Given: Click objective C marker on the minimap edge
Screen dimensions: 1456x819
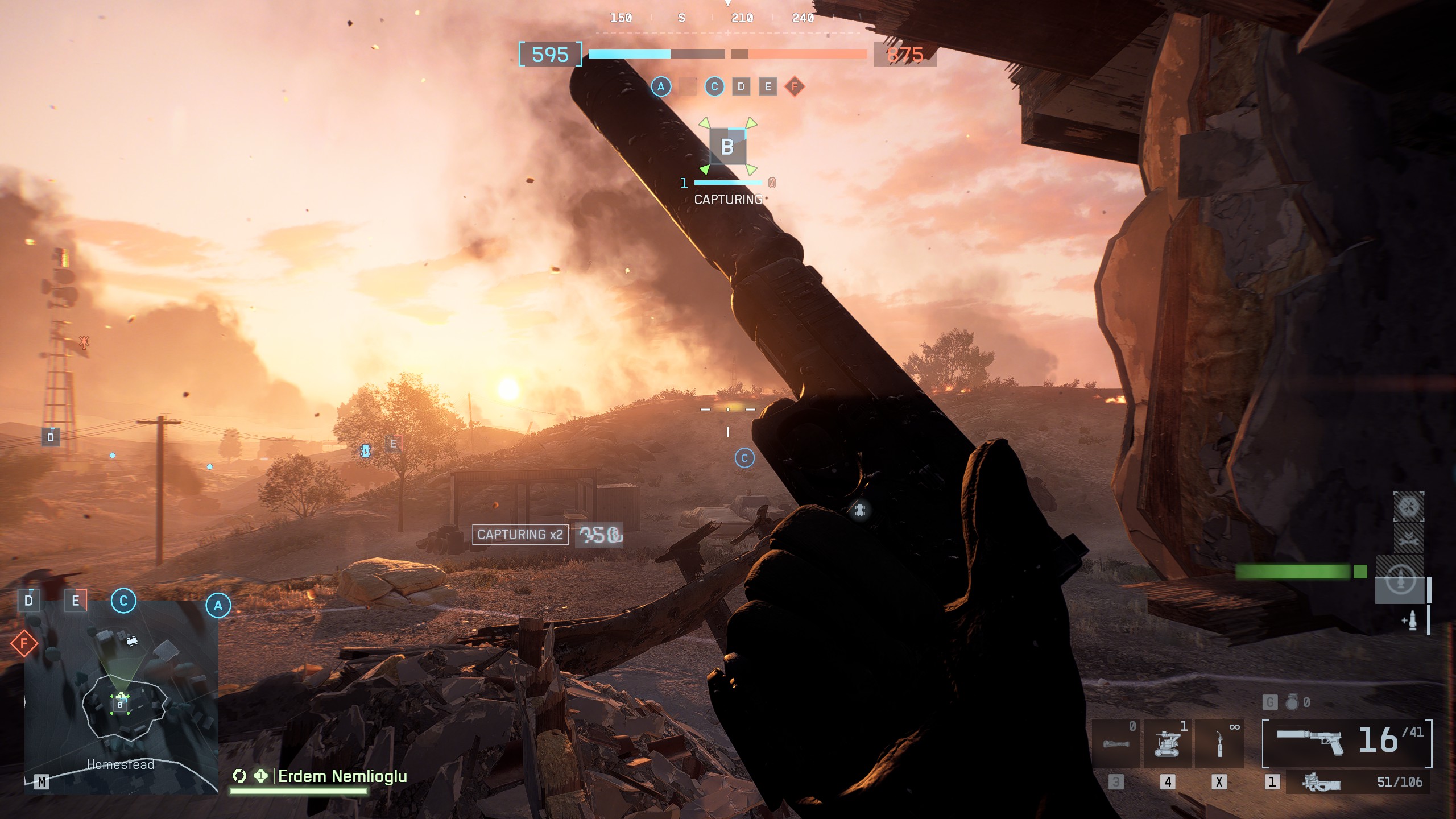Looking at the screenshot, I should coord(123,601).
